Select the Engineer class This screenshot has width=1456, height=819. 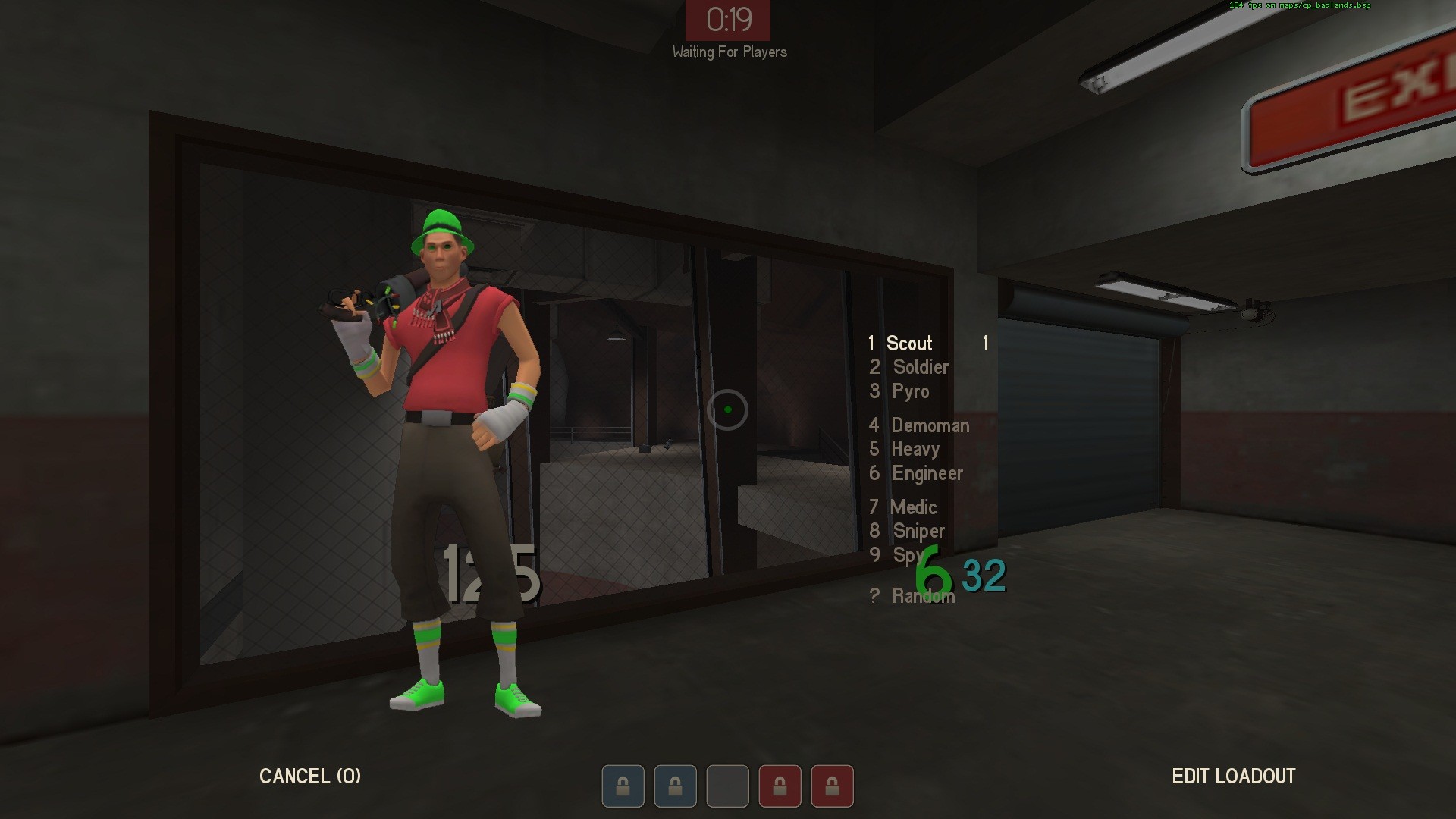(x=926, y=474)
